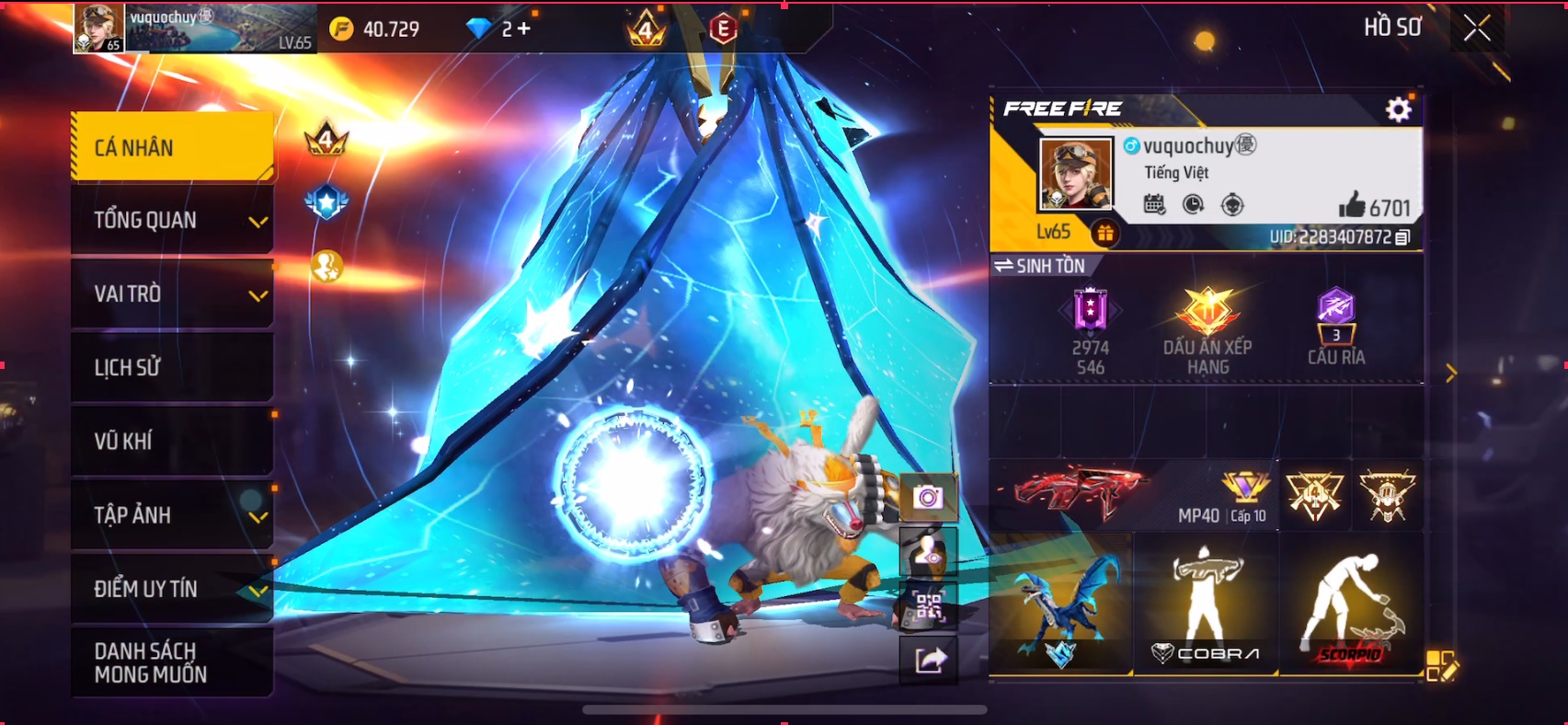Screen dimensions: 1568x725
Task: Close the profile screen with the X
Action: [x=1477, y=29]
